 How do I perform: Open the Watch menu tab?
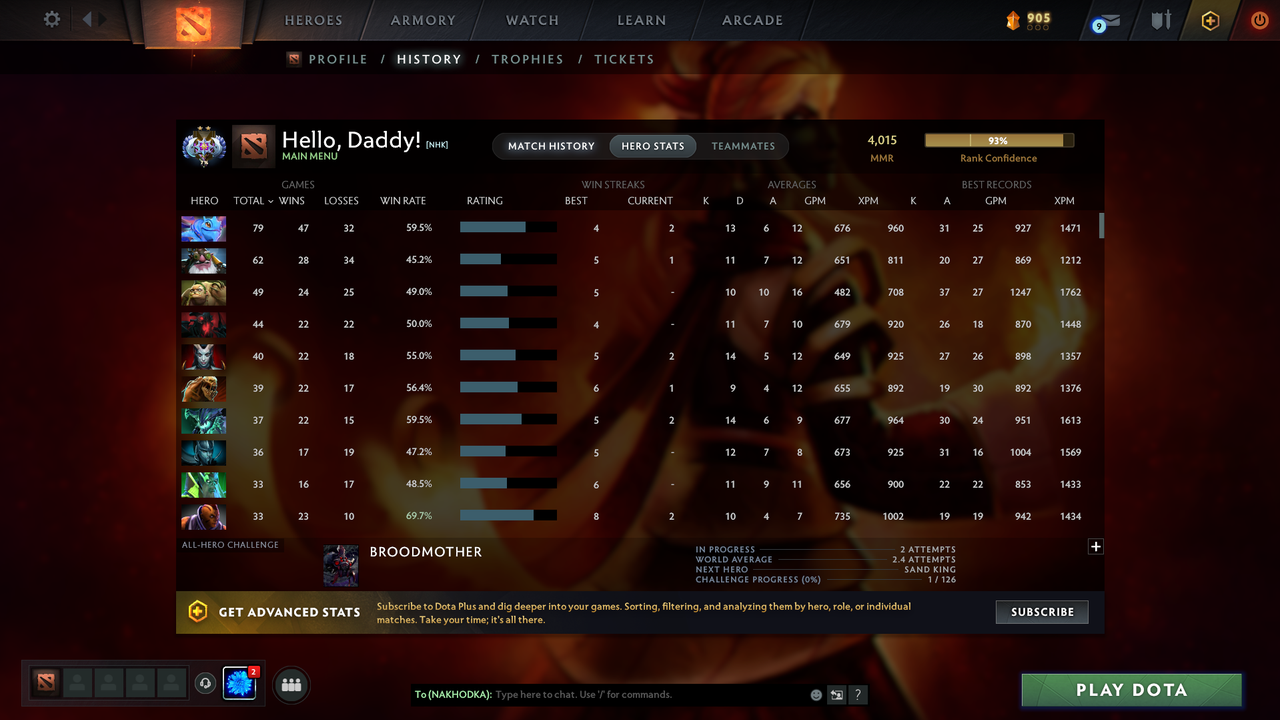[x=532, y=20]
